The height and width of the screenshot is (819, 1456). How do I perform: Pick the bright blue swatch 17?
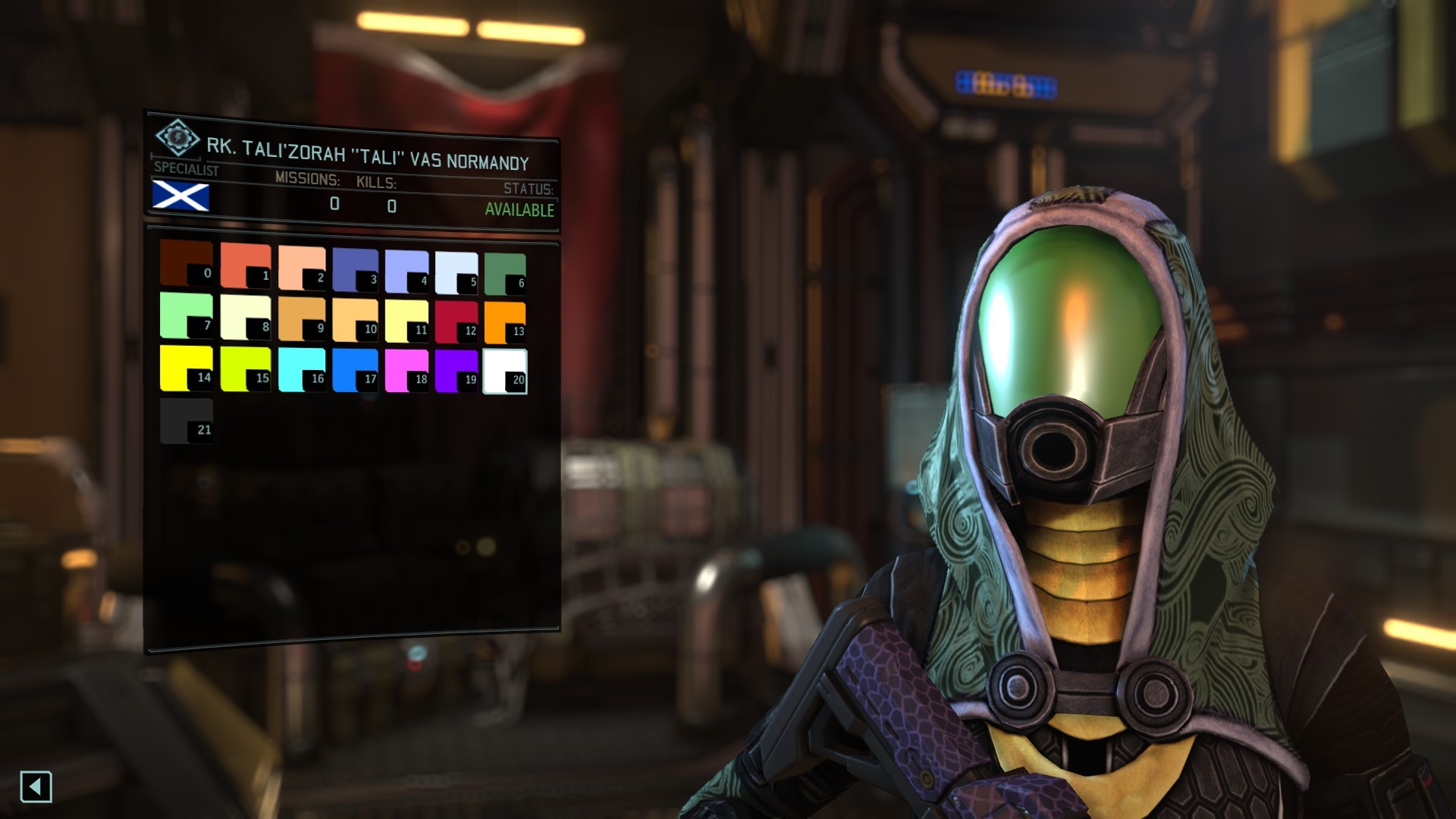[x=354, y=370]
